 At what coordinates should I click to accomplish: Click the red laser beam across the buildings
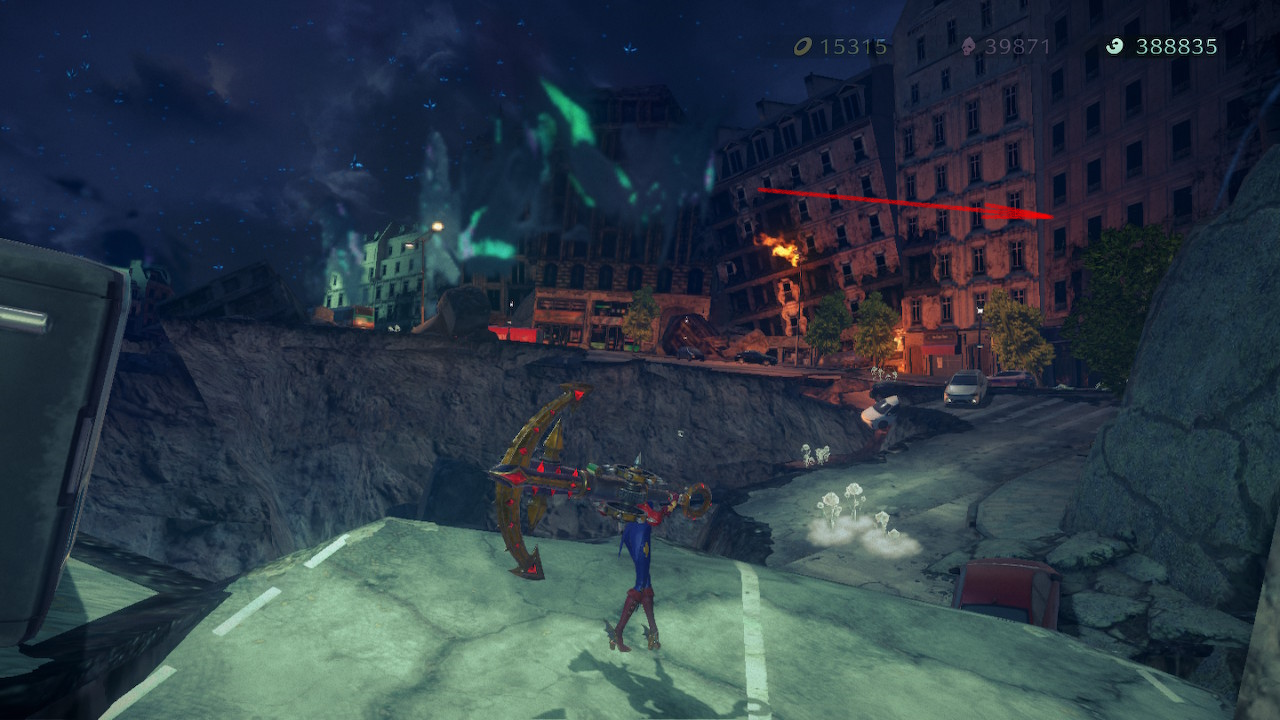point(900,199)
